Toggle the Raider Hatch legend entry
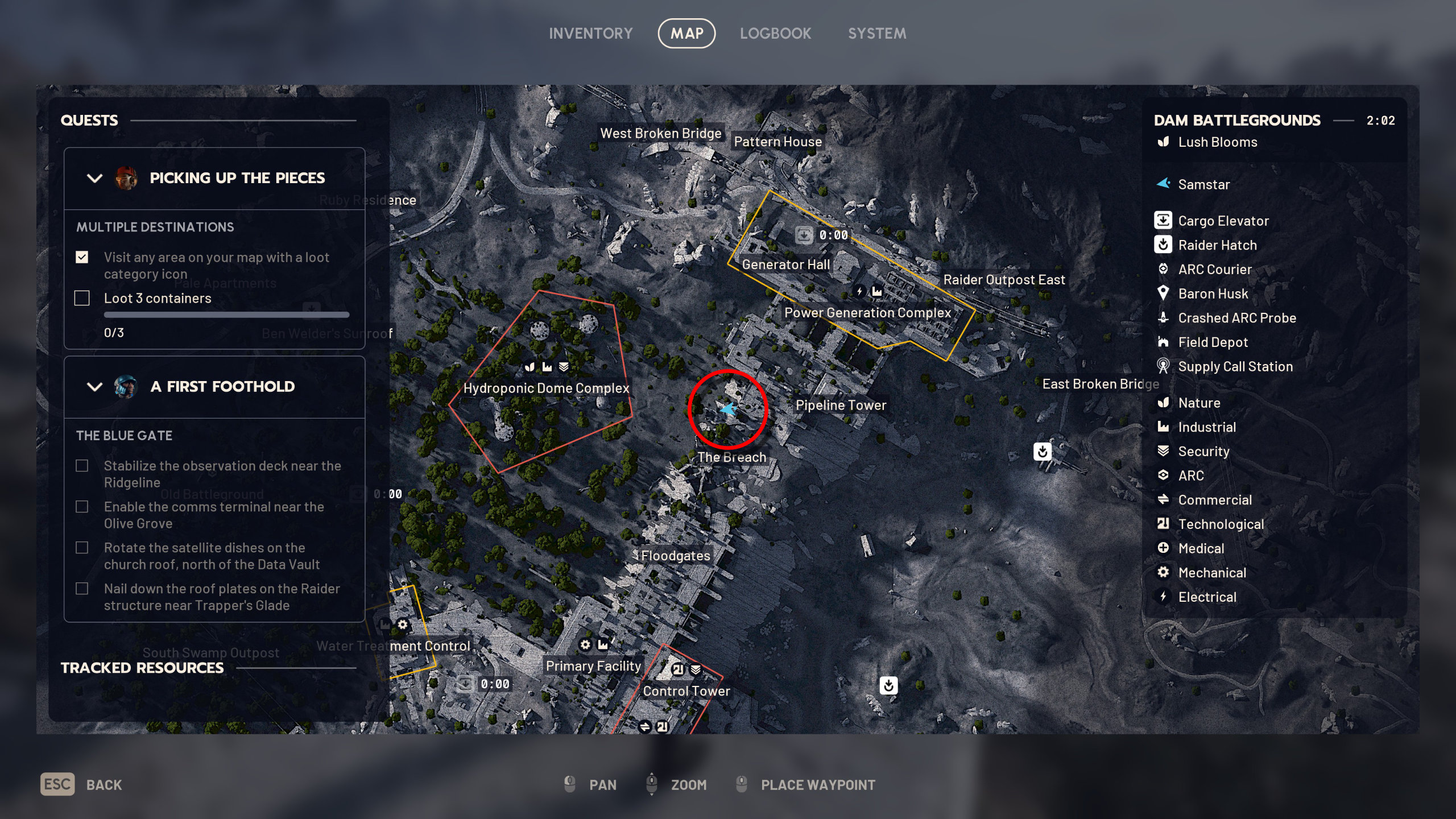The width and height of the screenshot is (1456, 819). (x=1217, y=245)
